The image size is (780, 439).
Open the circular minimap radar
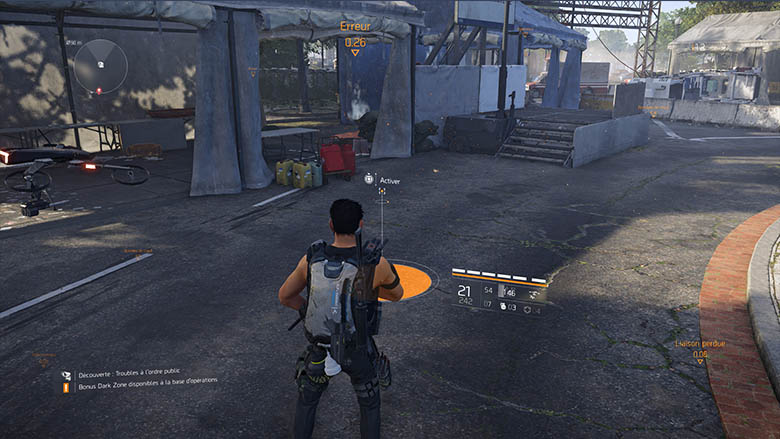click(100, 67)
